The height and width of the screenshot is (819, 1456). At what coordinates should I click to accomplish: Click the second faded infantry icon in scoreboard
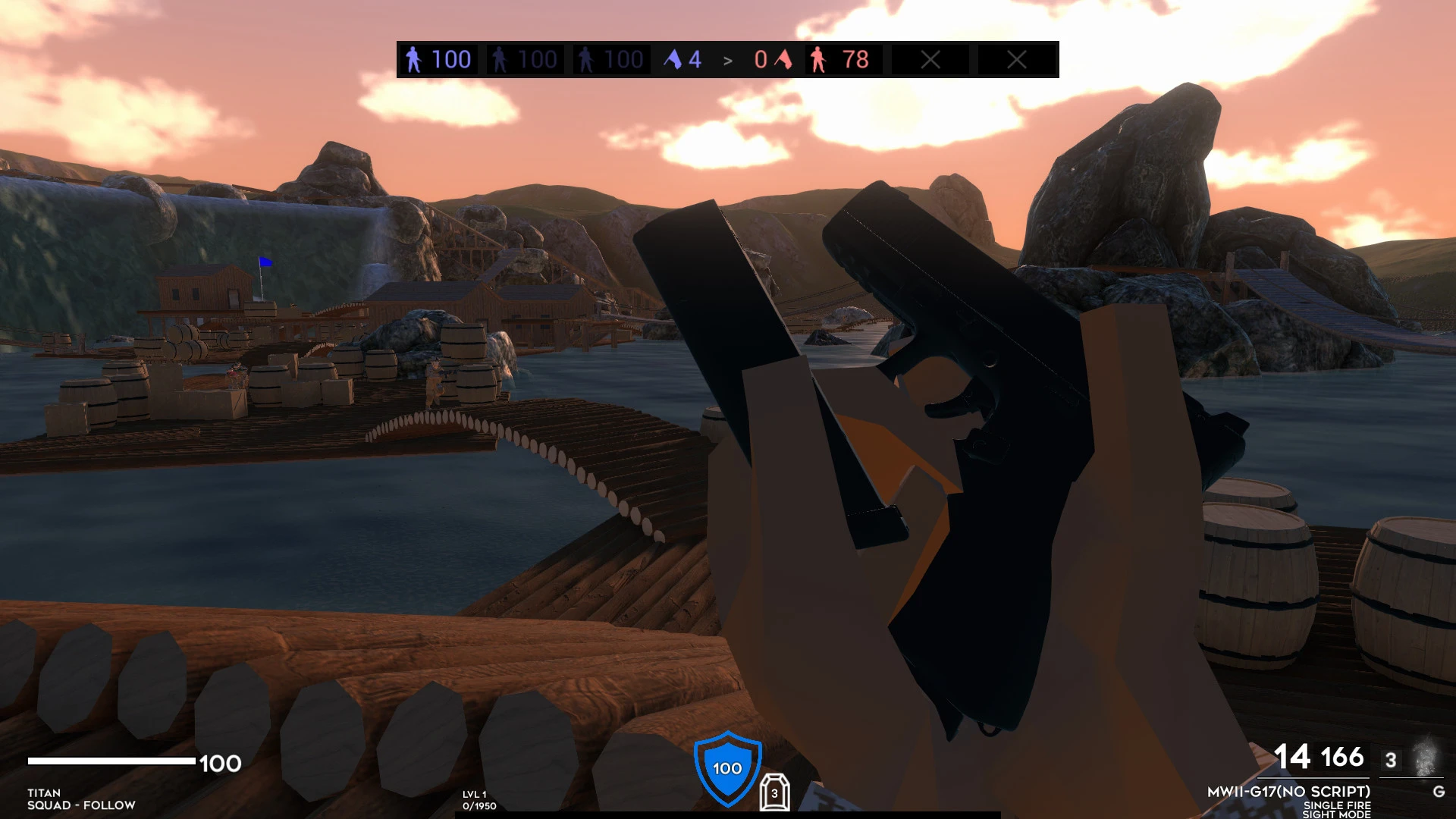(586, 58)
